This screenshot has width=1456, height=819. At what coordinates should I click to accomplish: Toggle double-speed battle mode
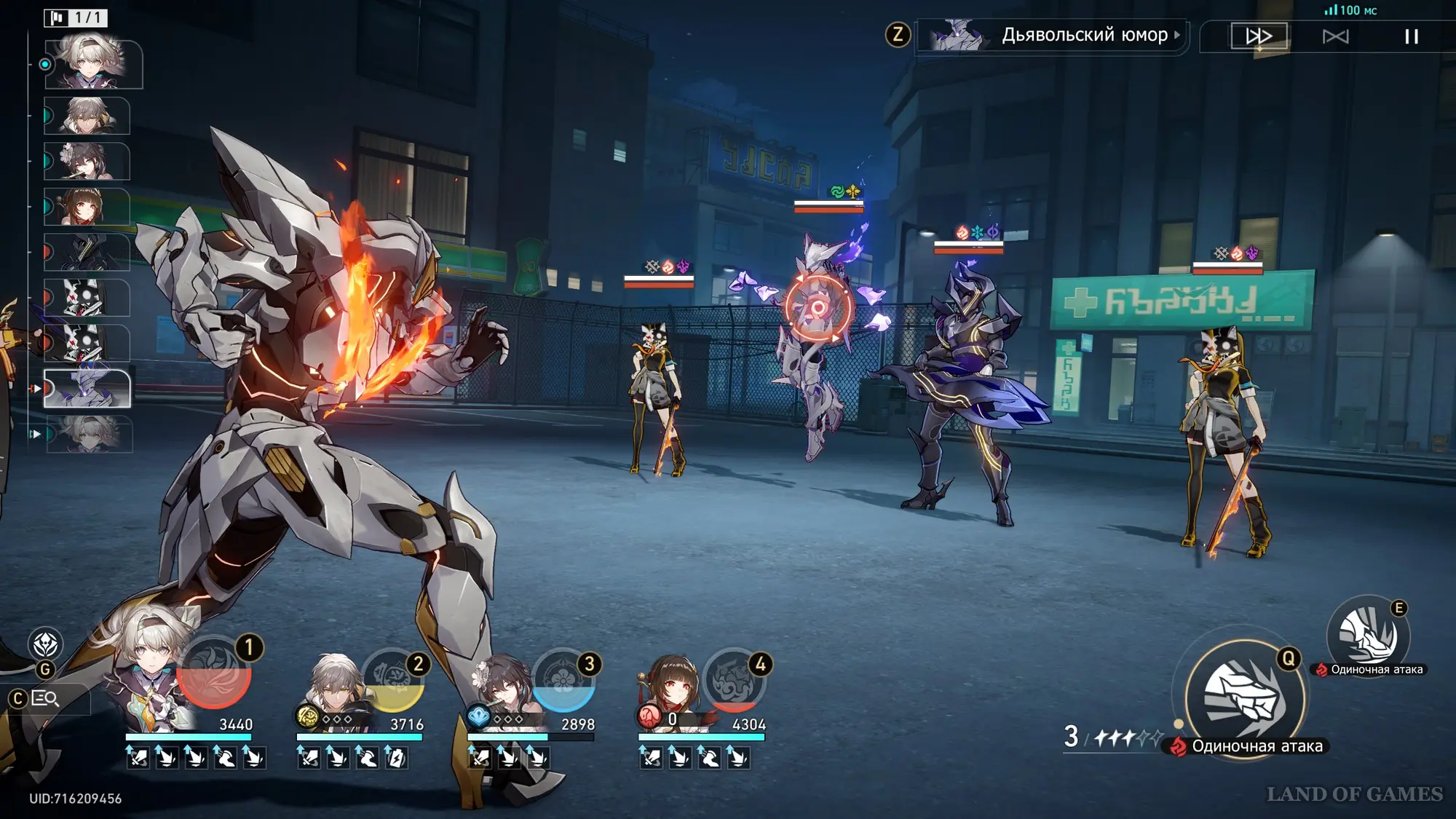pos(1259,36)
